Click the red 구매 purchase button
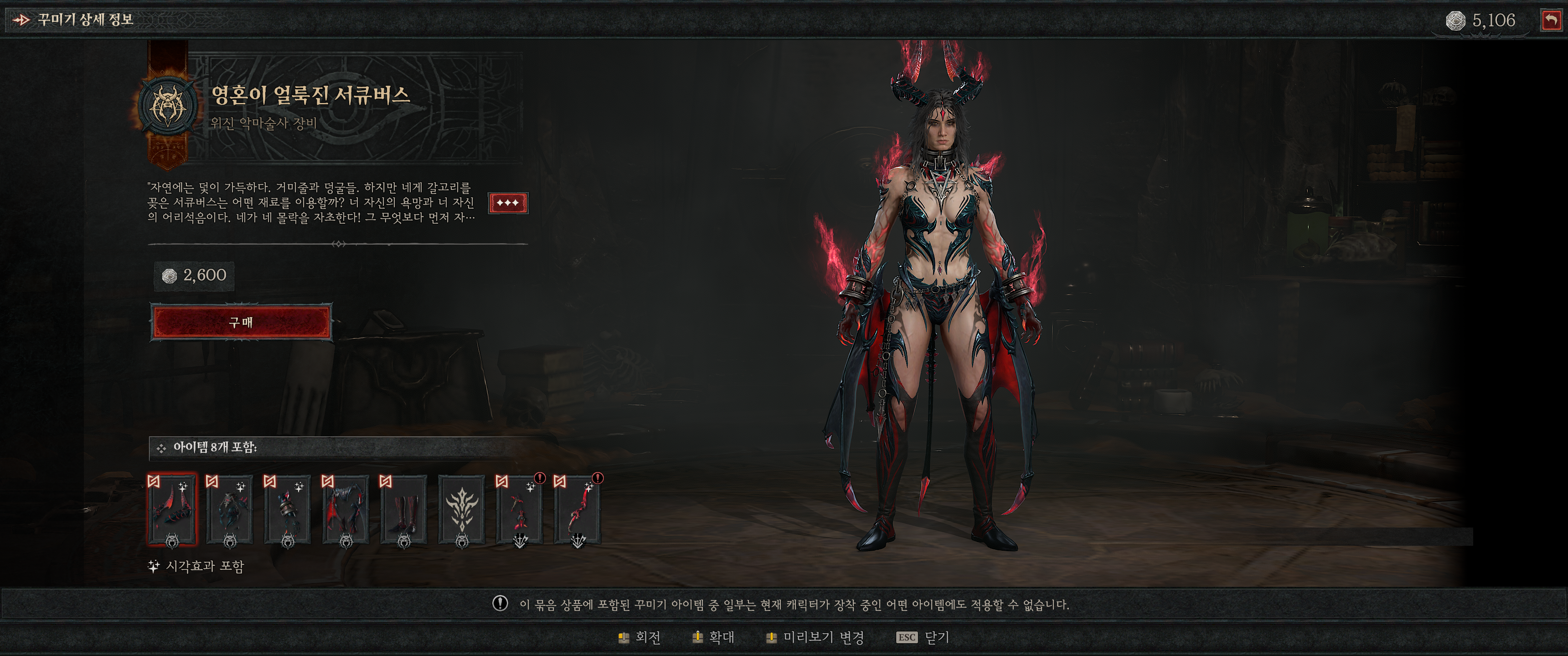The width and height of the screenshot is (1568, 656). coord(241,322)
